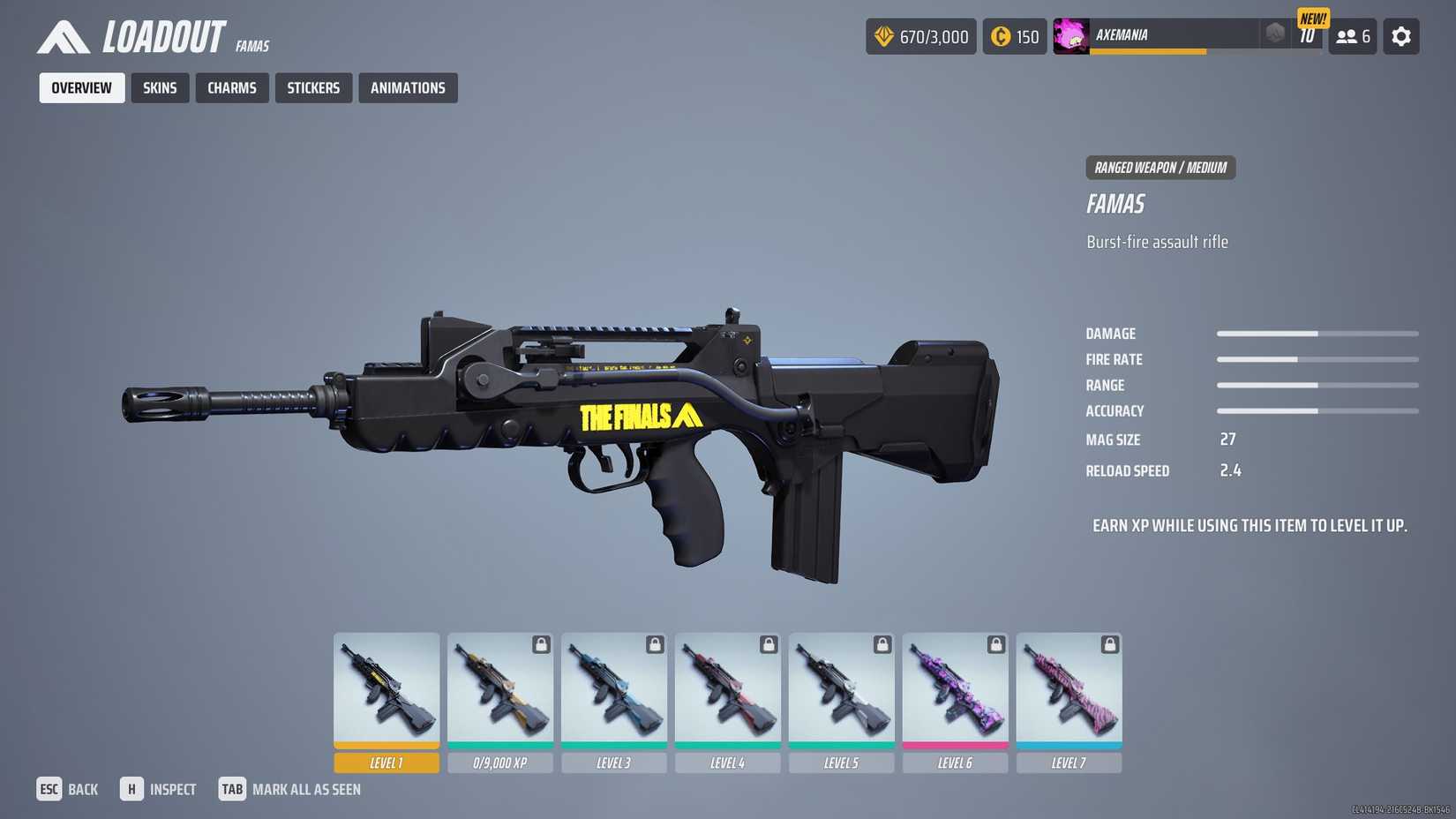Open the Stickers section

coord(313,87)
